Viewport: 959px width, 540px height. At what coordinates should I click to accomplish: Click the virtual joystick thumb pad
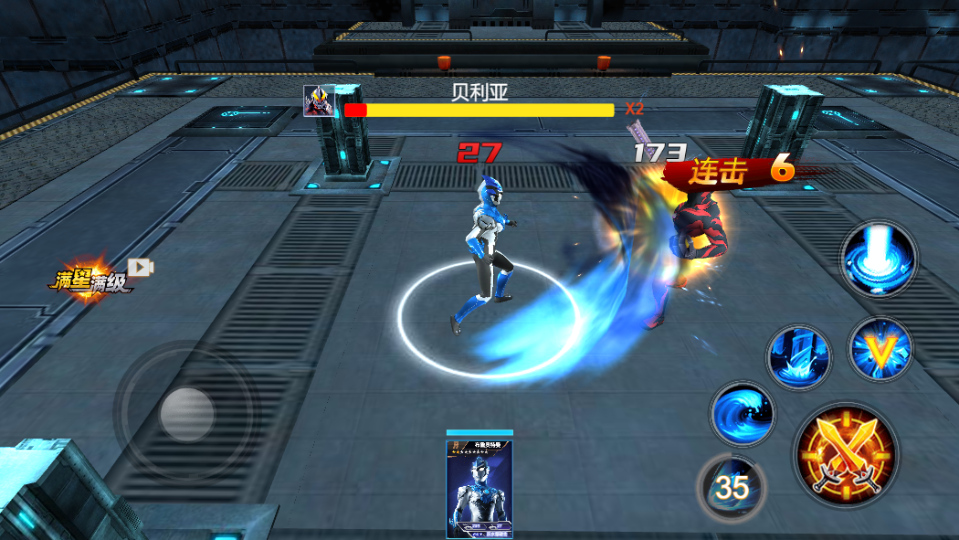coord(186,412)
